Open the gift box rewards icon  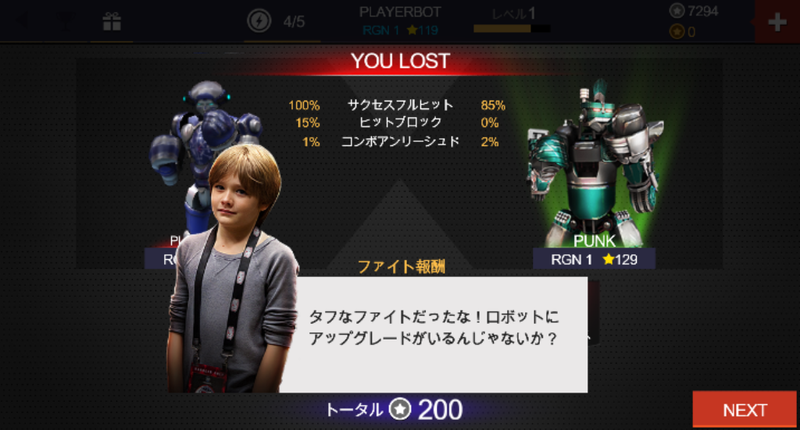(111, 21)
